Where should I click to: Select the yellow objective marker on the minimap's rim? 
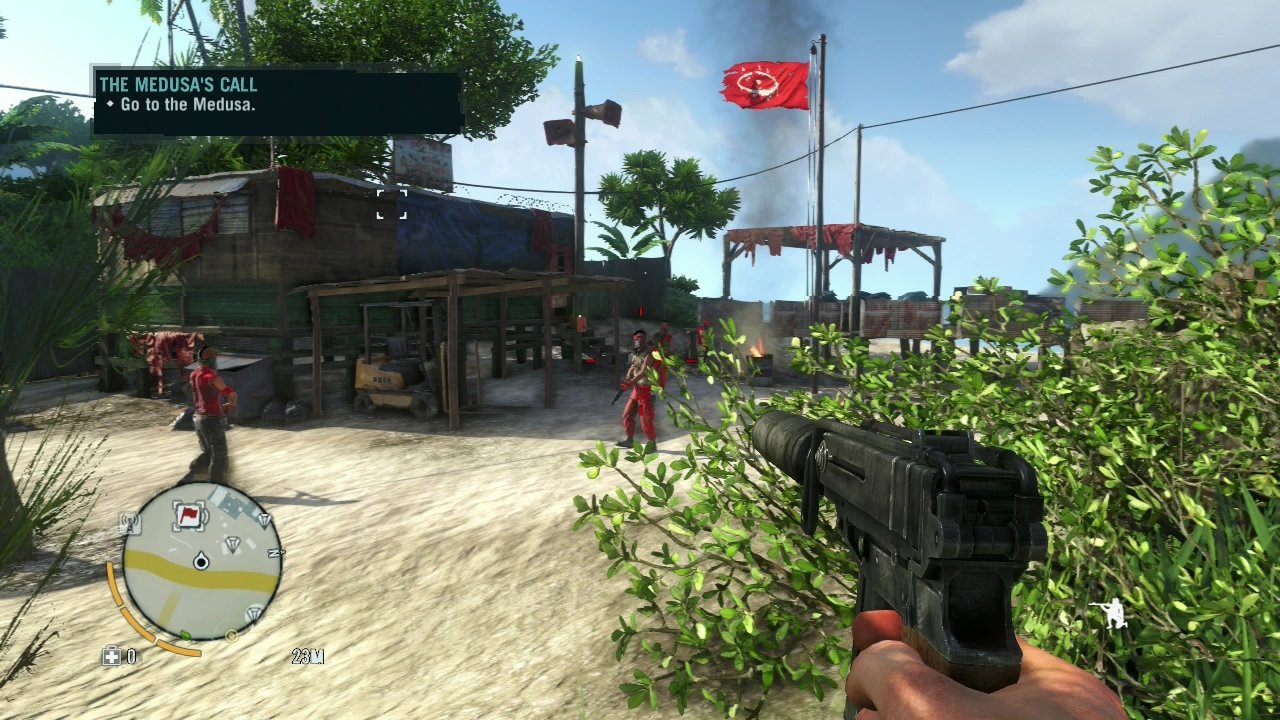tap(232, 635)
